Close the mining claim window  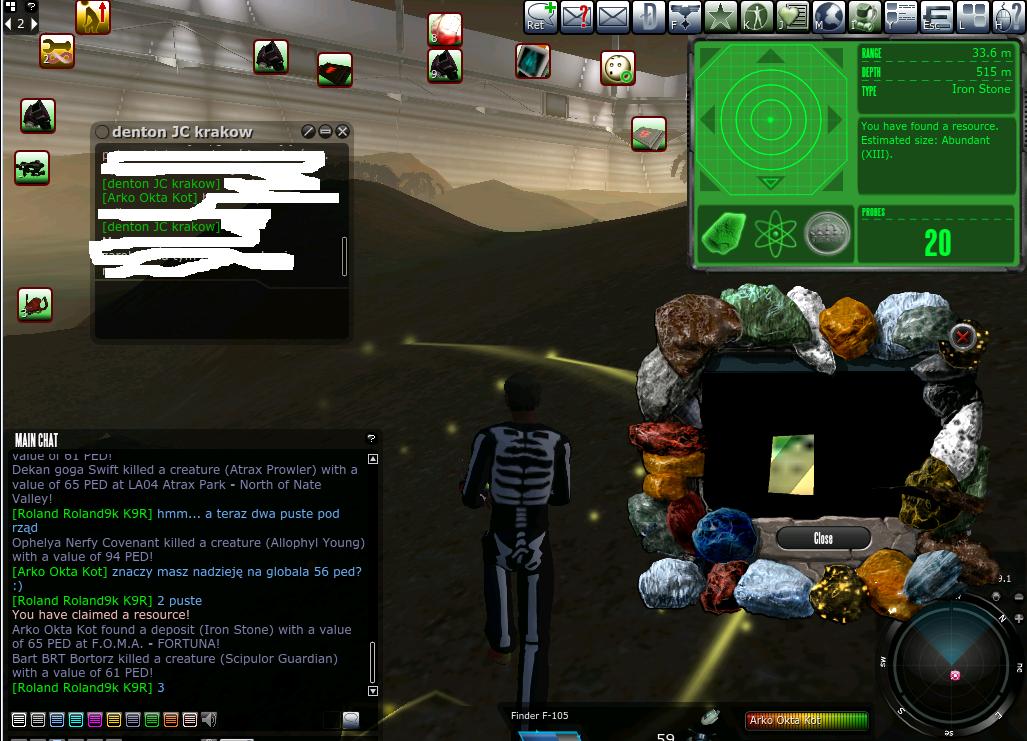pyautogui.click(x=822, y=538)
